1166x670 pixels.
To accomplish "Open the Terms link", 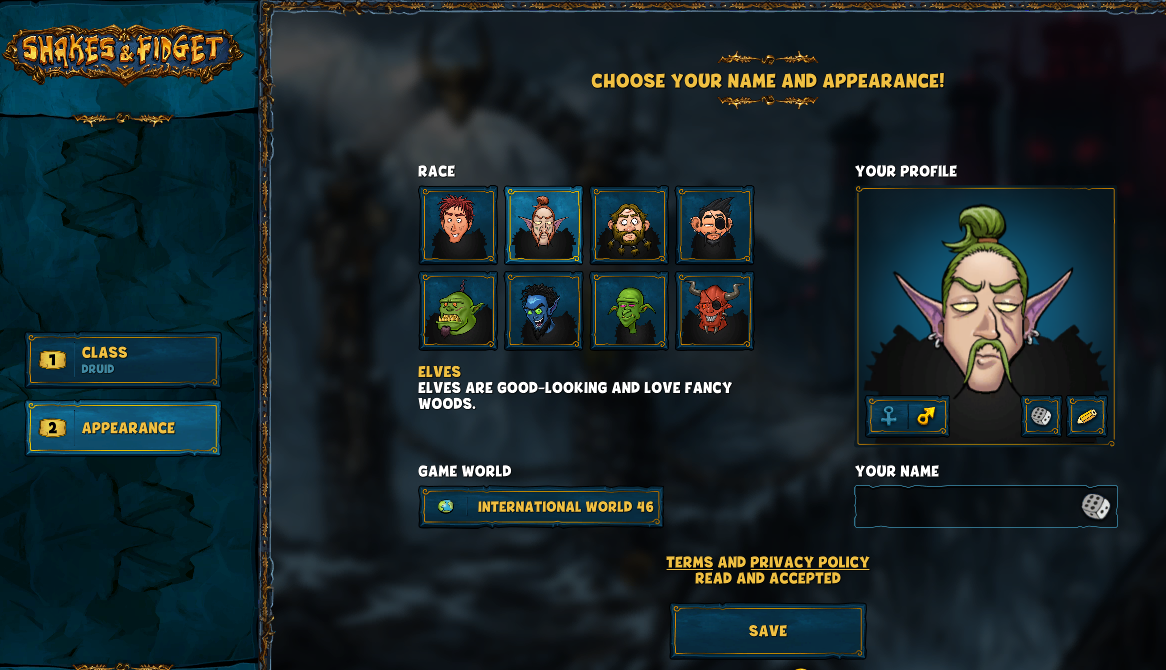I will coord(690,562).
